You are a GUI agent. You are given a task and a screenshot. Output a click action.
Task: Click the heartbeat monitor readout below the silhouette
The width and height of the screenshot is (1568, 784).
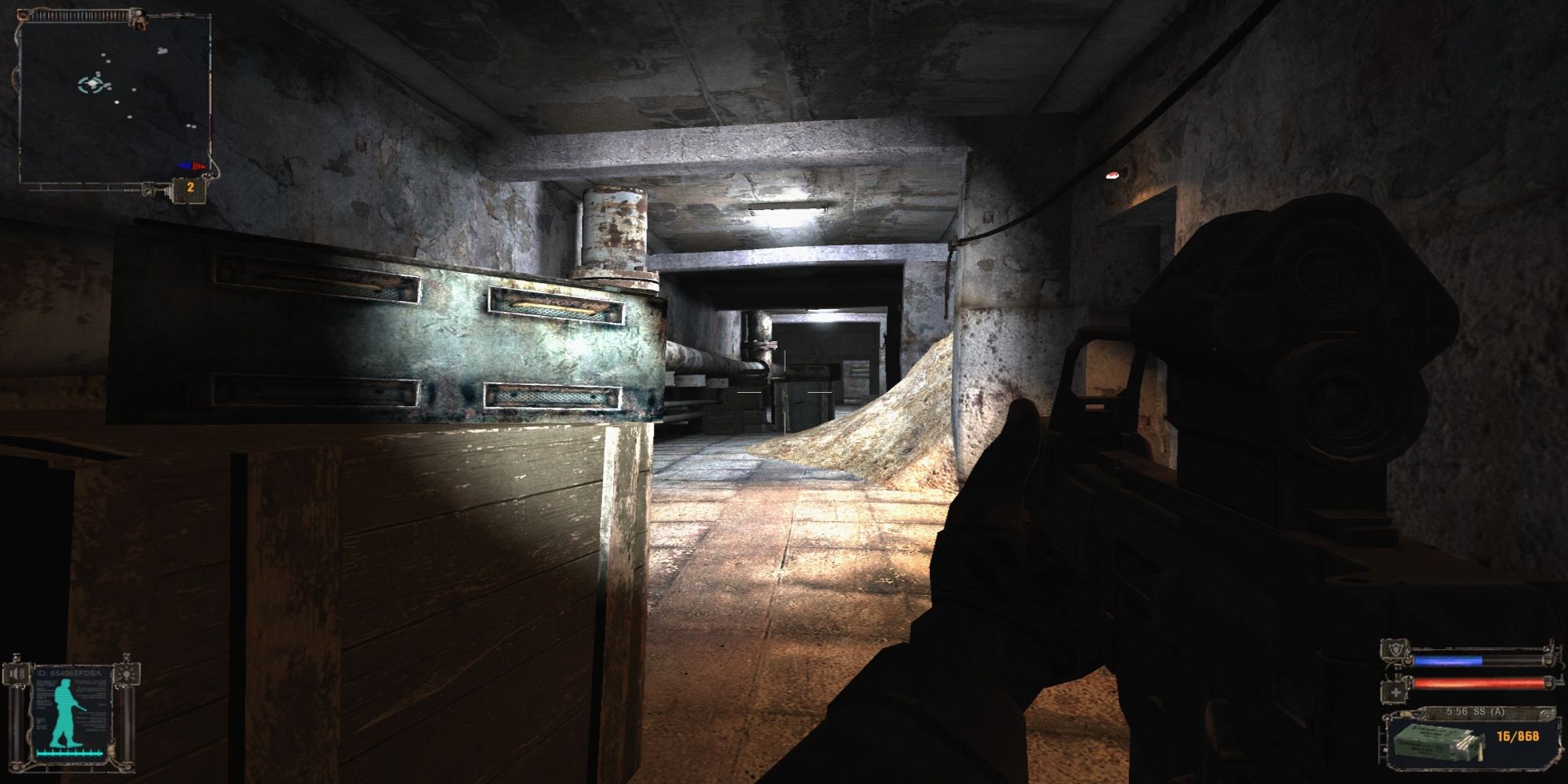tap(70, 753)
